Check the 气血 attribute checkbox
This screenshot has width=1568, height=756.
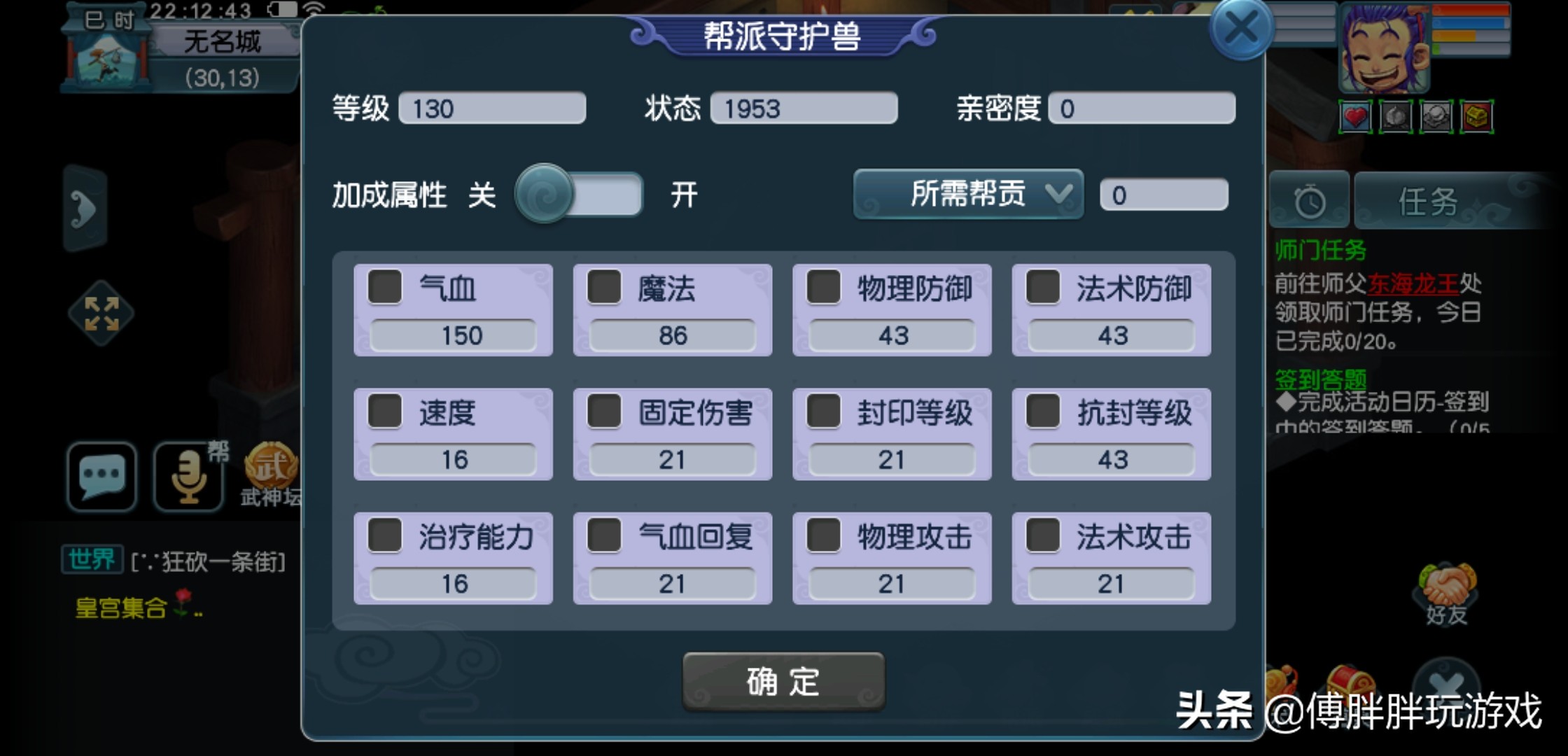384,288
